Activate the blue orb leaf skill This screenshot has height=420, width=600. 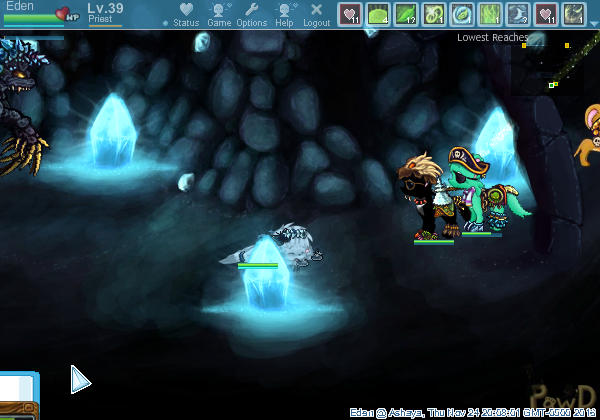pos(462,14)
